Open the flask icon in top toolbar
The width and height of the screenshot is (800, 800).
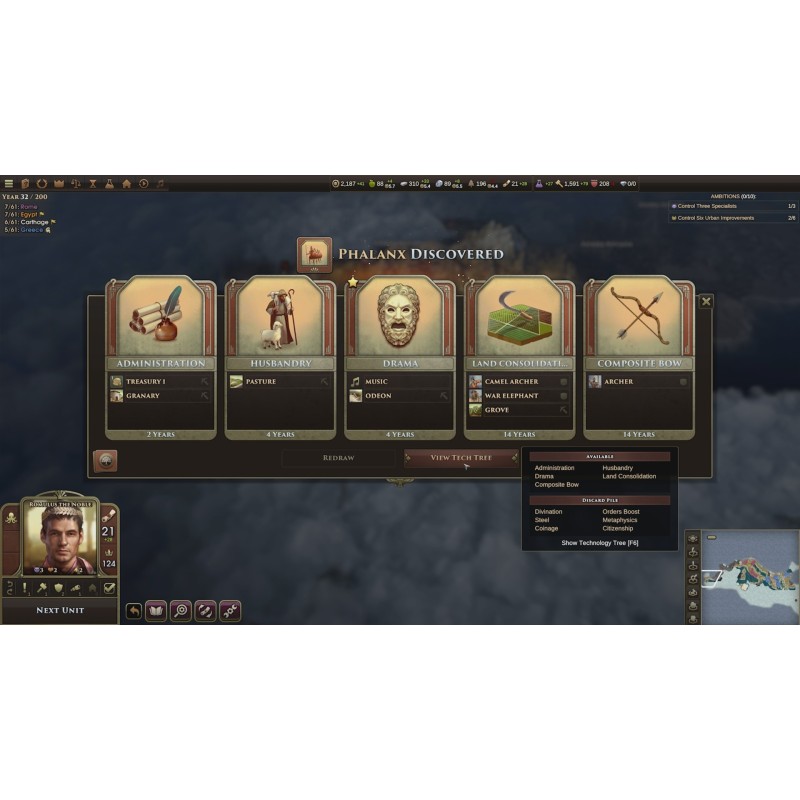(110, 184)
